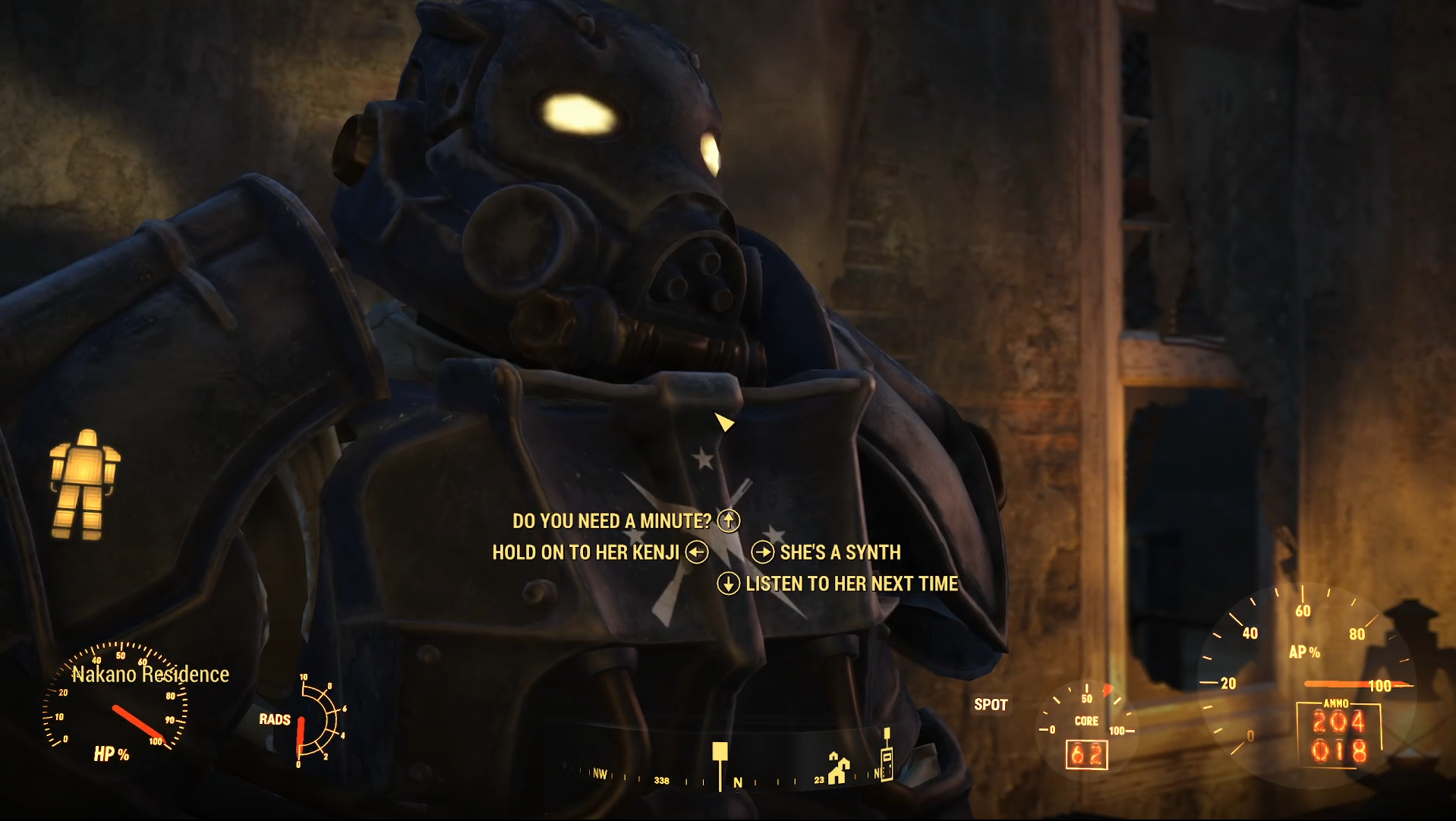Click the church building icon on the compass

[x=837, y=766]
